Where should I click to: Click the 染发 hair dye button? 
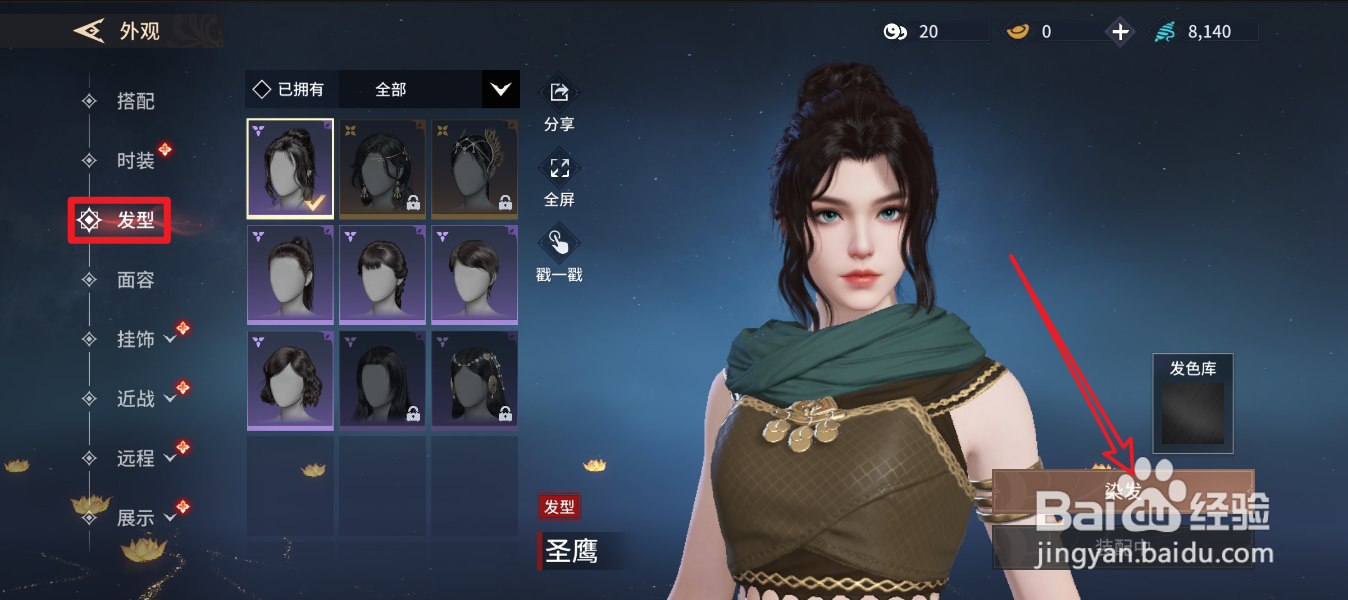(1122, 490)
